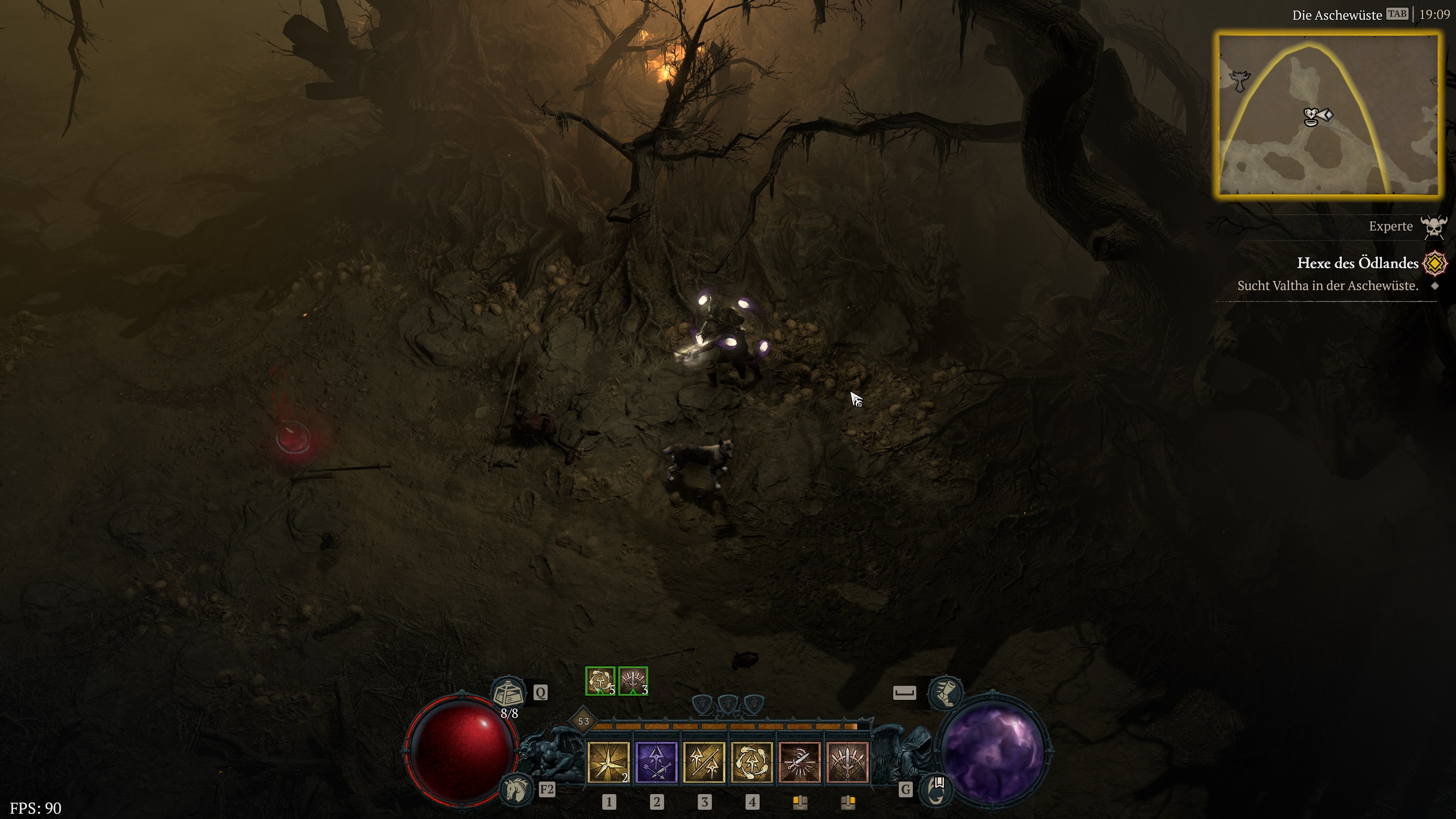The width and height of the screenshot is (1456, 819).
Task: Summon the mount via the horse icon
Action: (516, 789)
